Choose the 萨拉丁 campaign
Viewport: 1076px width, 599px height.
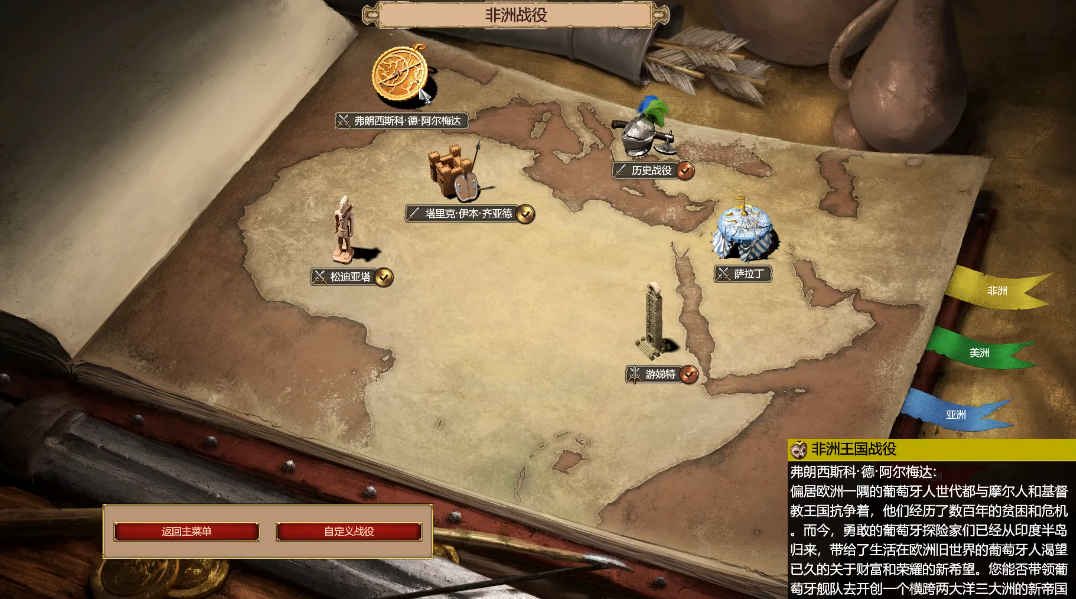(x=744, y=273)
